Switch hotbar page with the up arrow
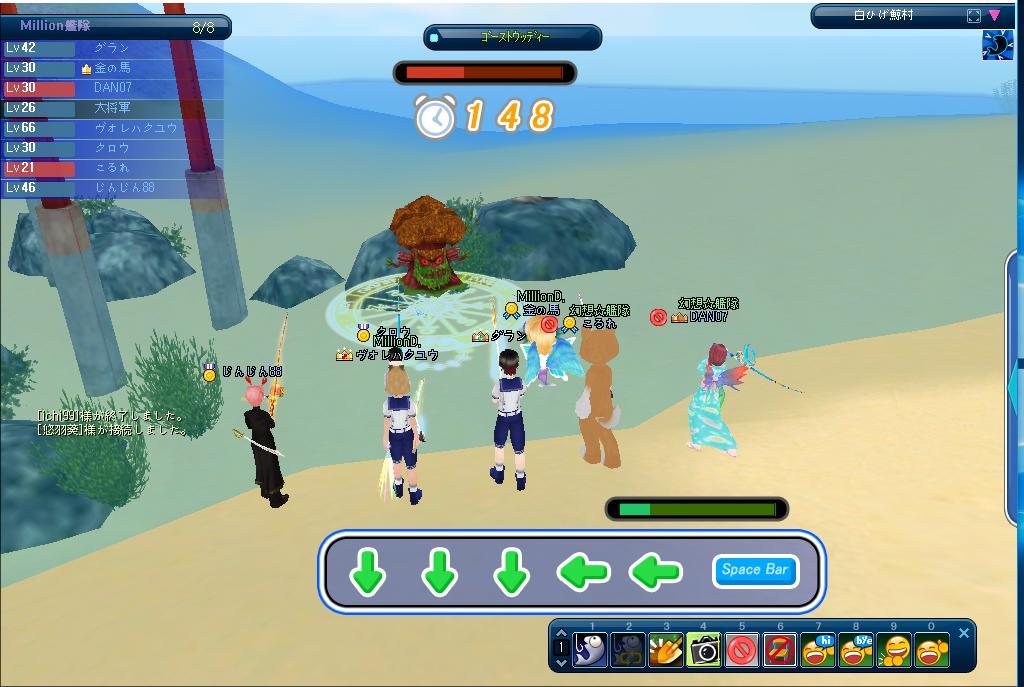This screenshot has width=1024, height=687. click(561, 634)
